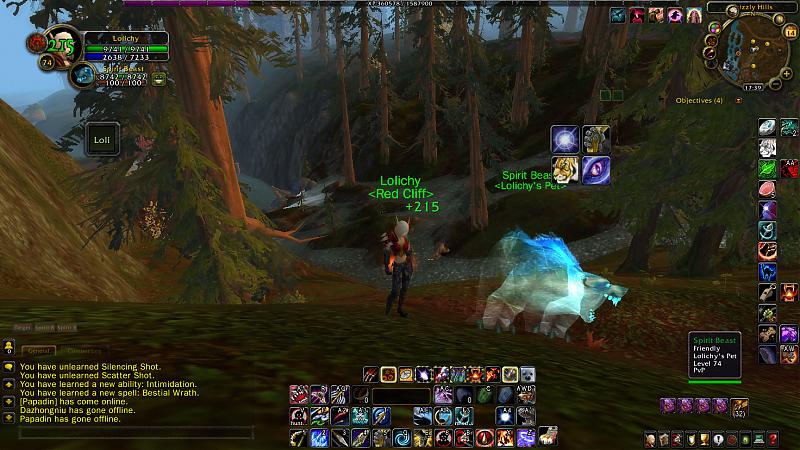Click the square Loli button
The height and width of the screenshot is (450, 800).
(102, 140)
